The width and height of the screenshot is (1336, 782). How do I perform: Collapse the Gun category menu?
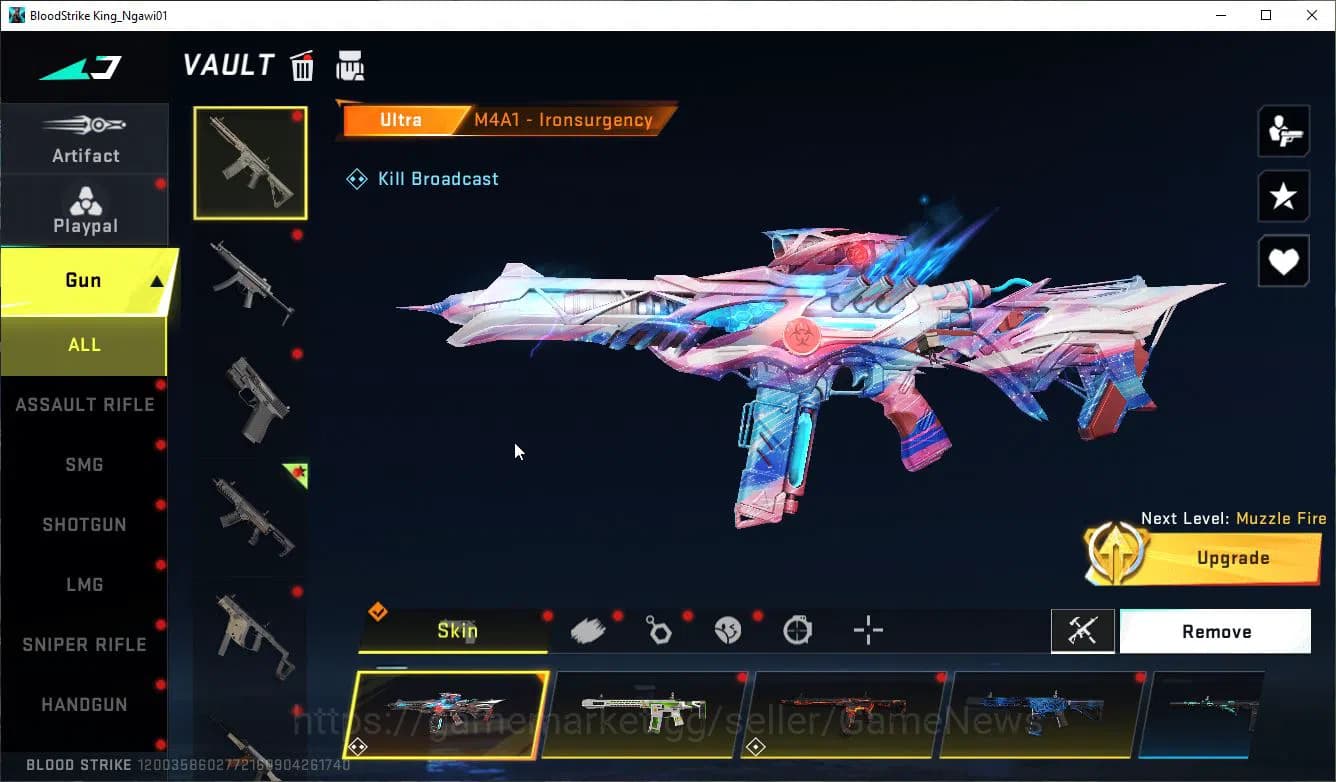85,280
